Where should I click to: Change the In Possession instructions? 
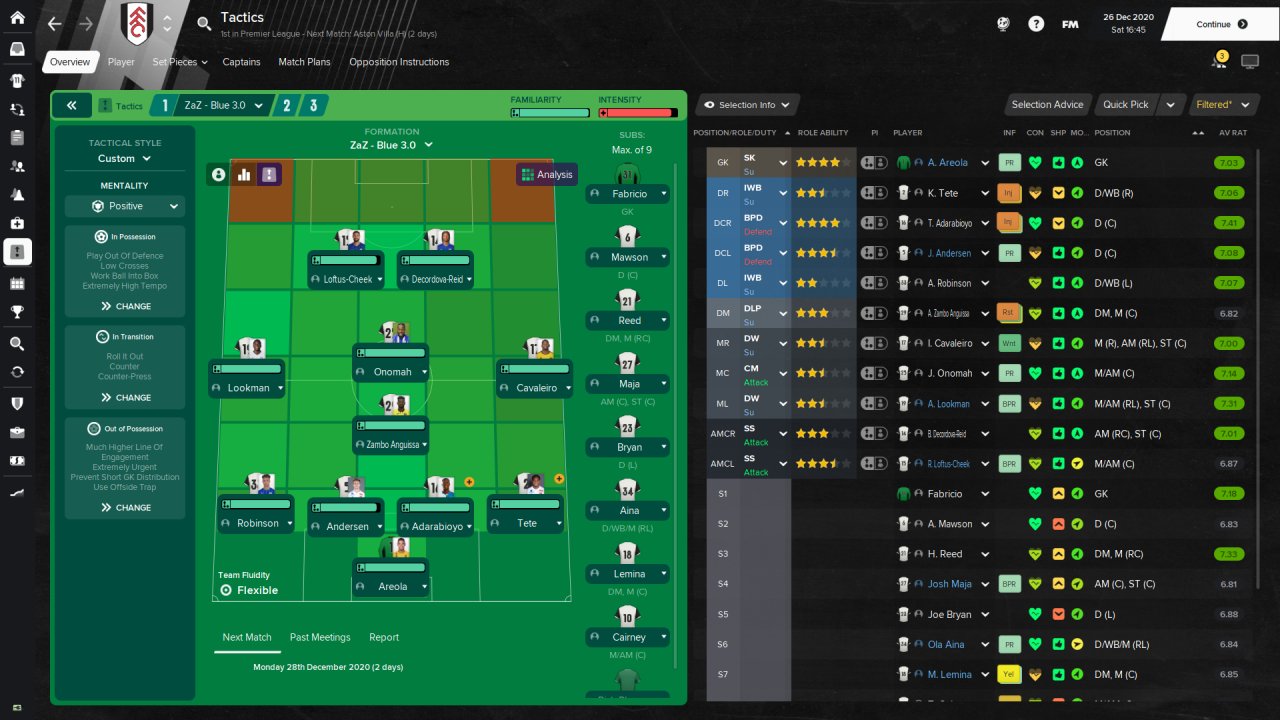[x=125, y=306]
